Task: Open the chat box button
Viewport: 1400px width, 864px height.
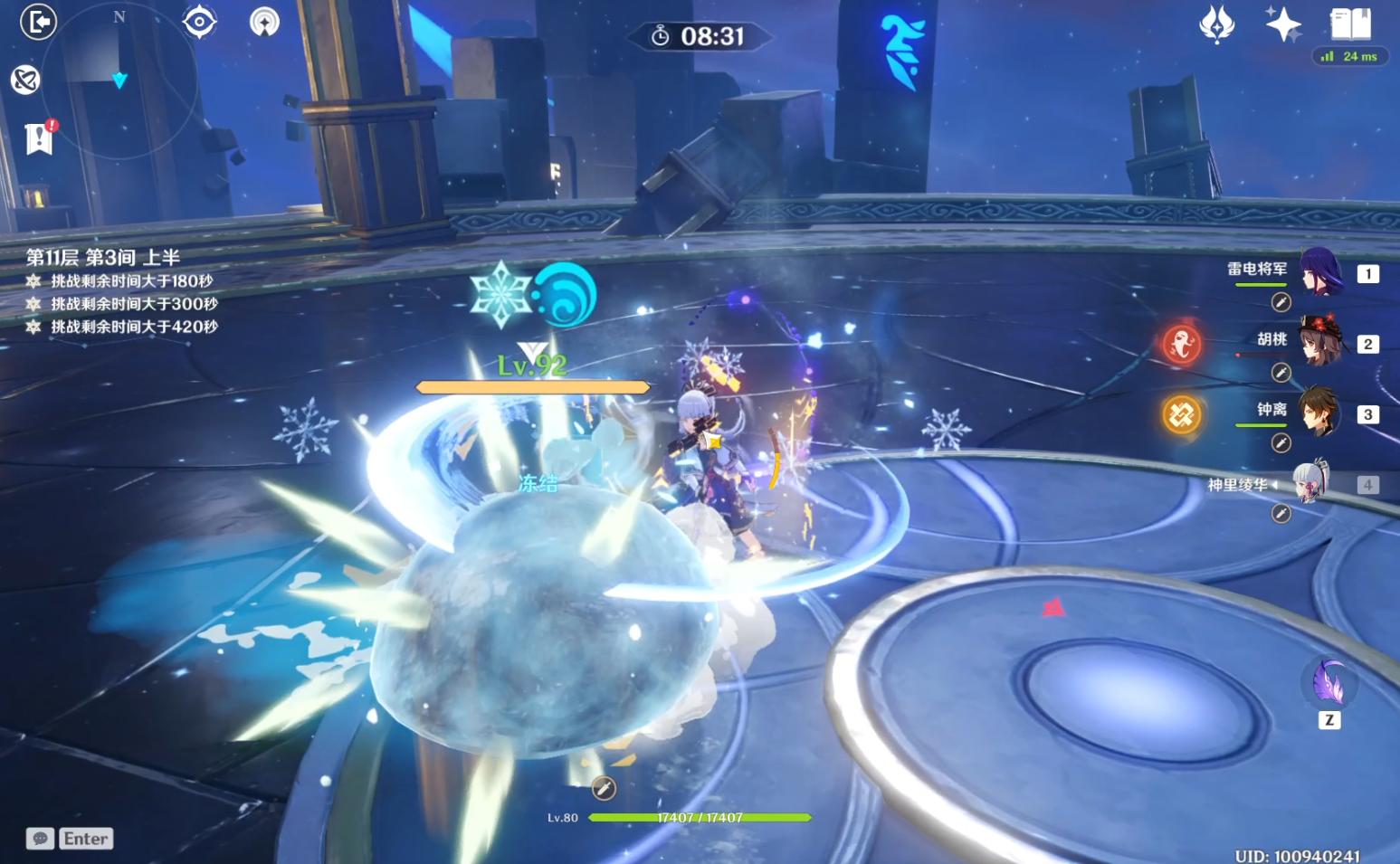Action: 40,839
